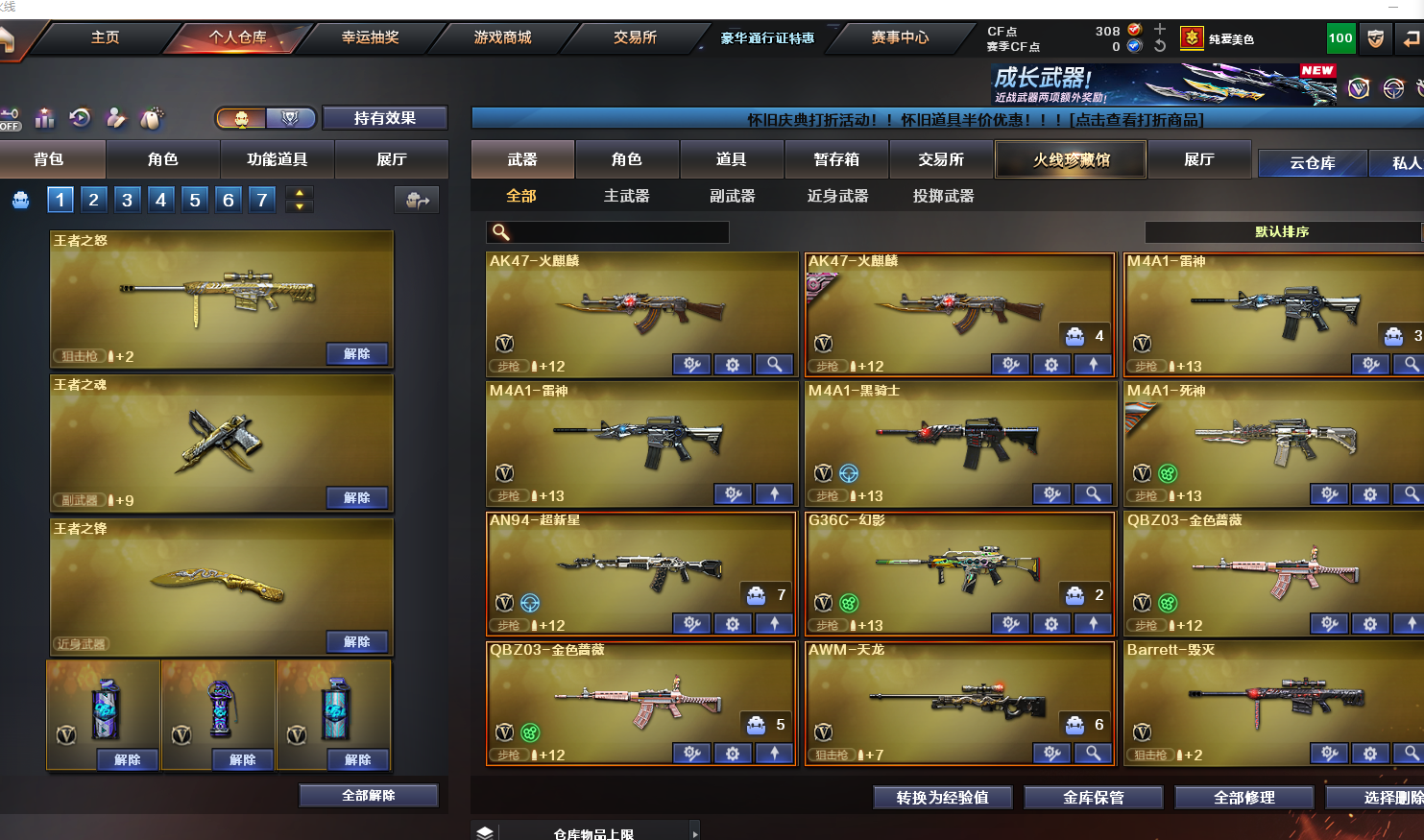The width and height of the screenshot is (1424, 840).
Task: Go to the 游戏商城 game store
Action: (502, 37)
